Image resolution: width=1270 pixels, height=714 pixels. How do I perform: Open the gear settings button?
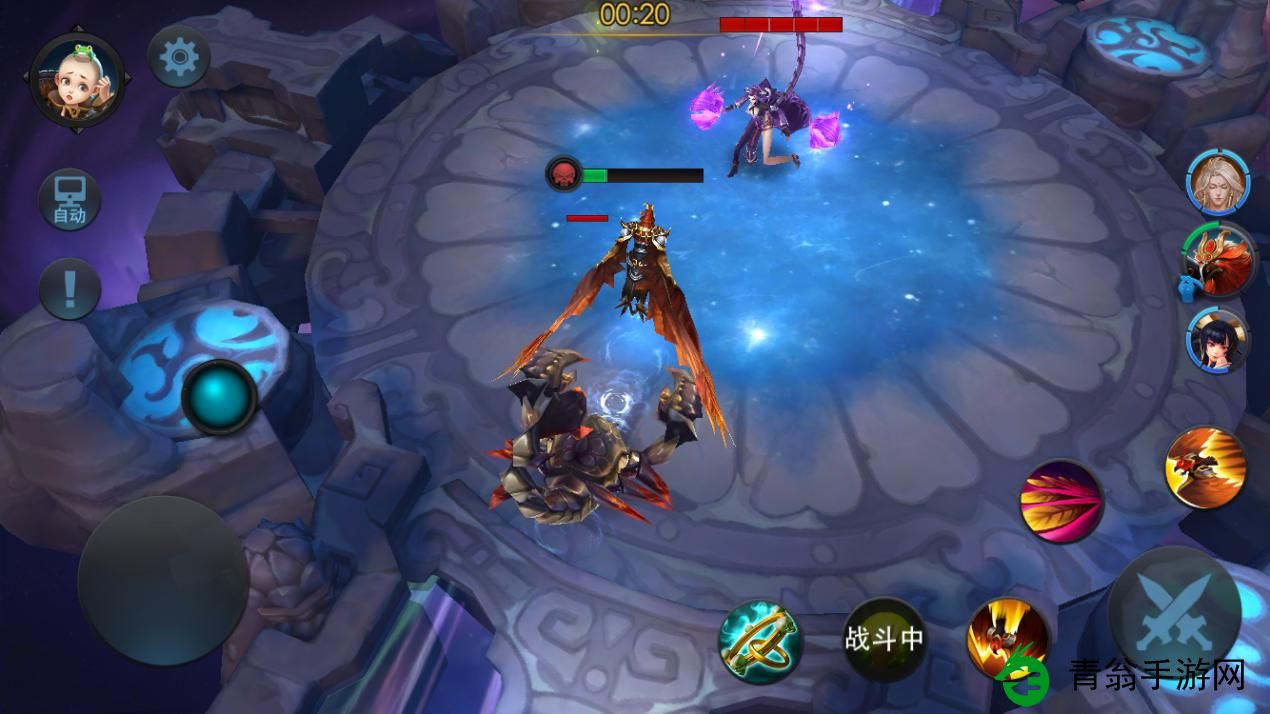(179, 57)
